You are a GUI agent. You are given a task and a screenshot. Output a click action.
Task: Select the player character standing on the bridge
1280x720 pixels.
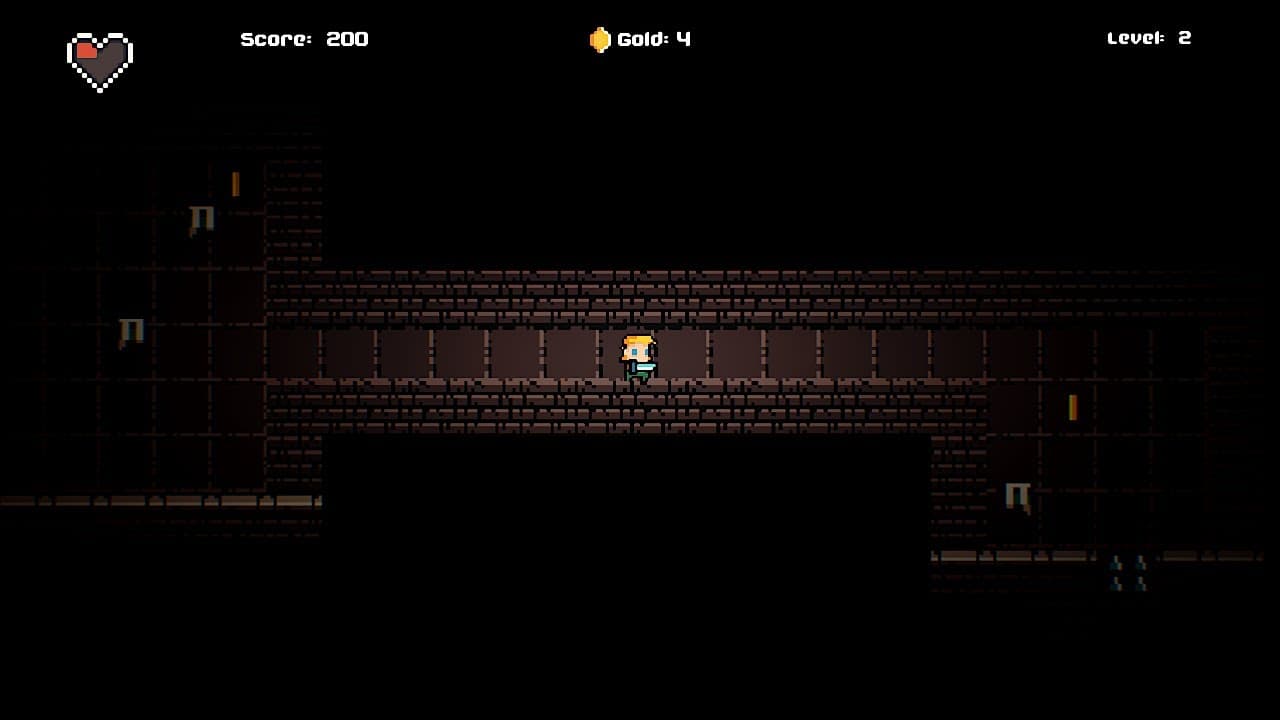click(637, 360)
